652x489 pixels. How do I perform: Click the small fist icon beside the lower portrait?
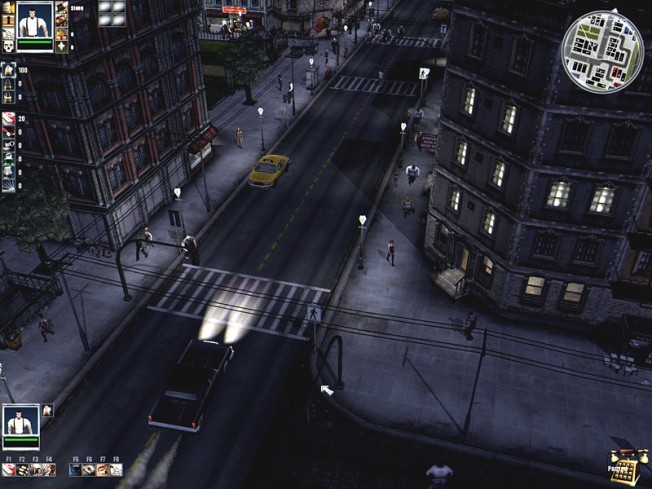47,410
